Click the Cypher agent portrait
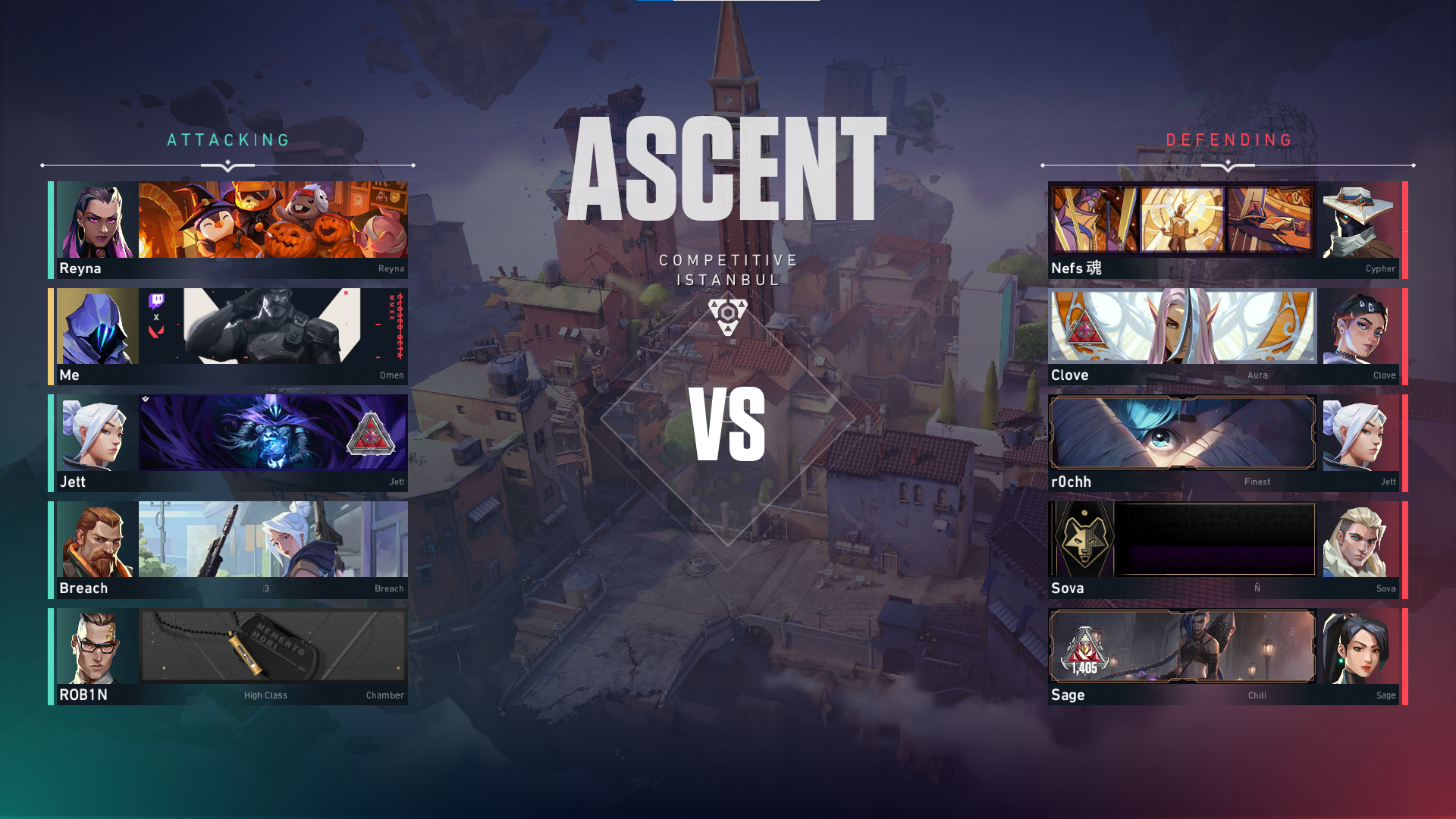Viewport: 1456px width, 819px height. click(1357, 221)
